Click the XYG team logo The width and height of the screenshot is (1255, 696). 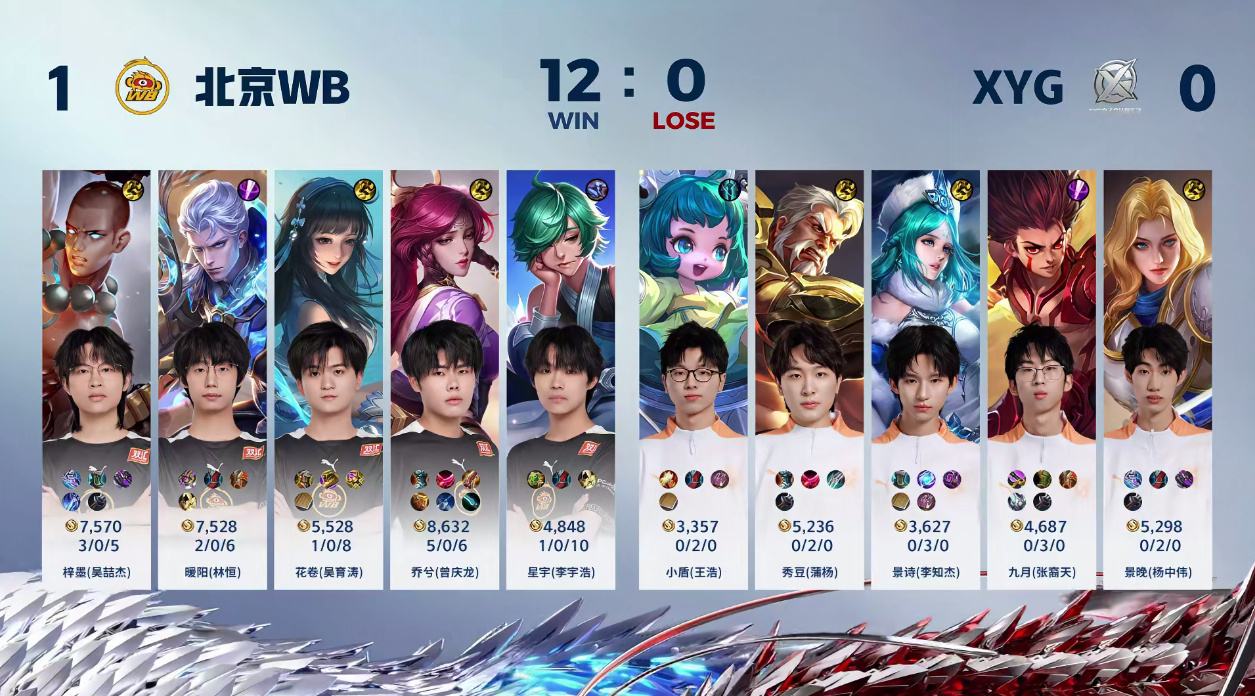click(x=1116, y=87)
